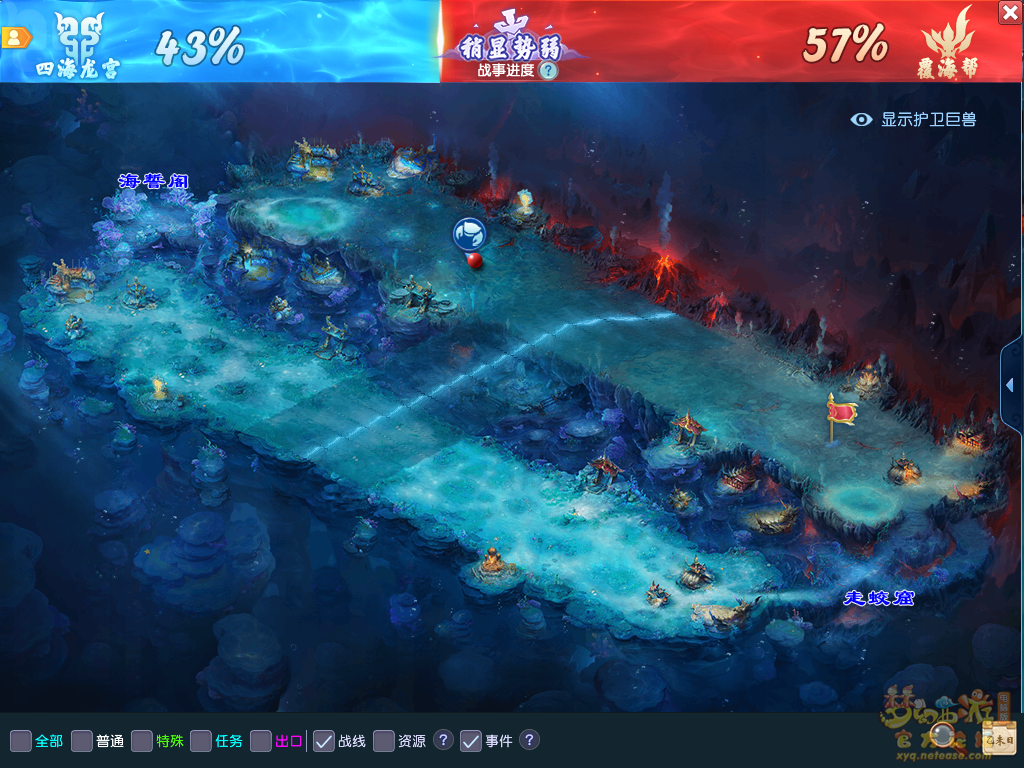Enable the 资源 checkbox

click(x=384, y=741)
